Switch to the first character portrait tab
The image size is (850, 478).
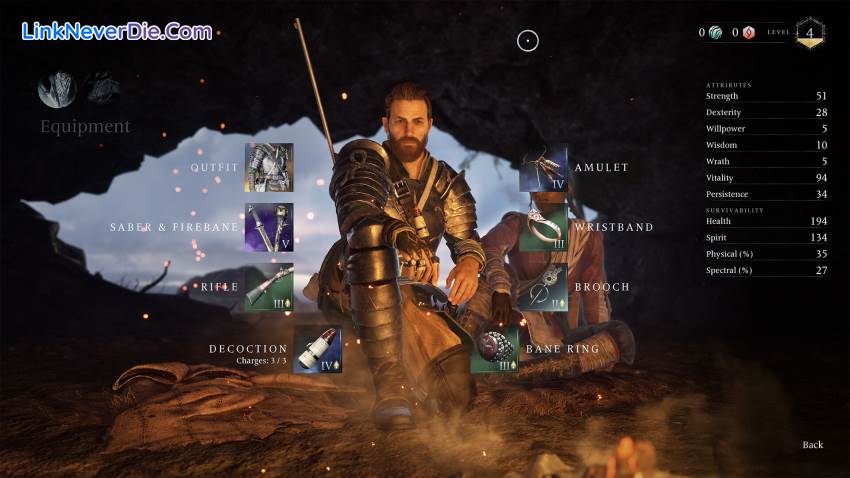pyautogui.click(x=57, y=90)
